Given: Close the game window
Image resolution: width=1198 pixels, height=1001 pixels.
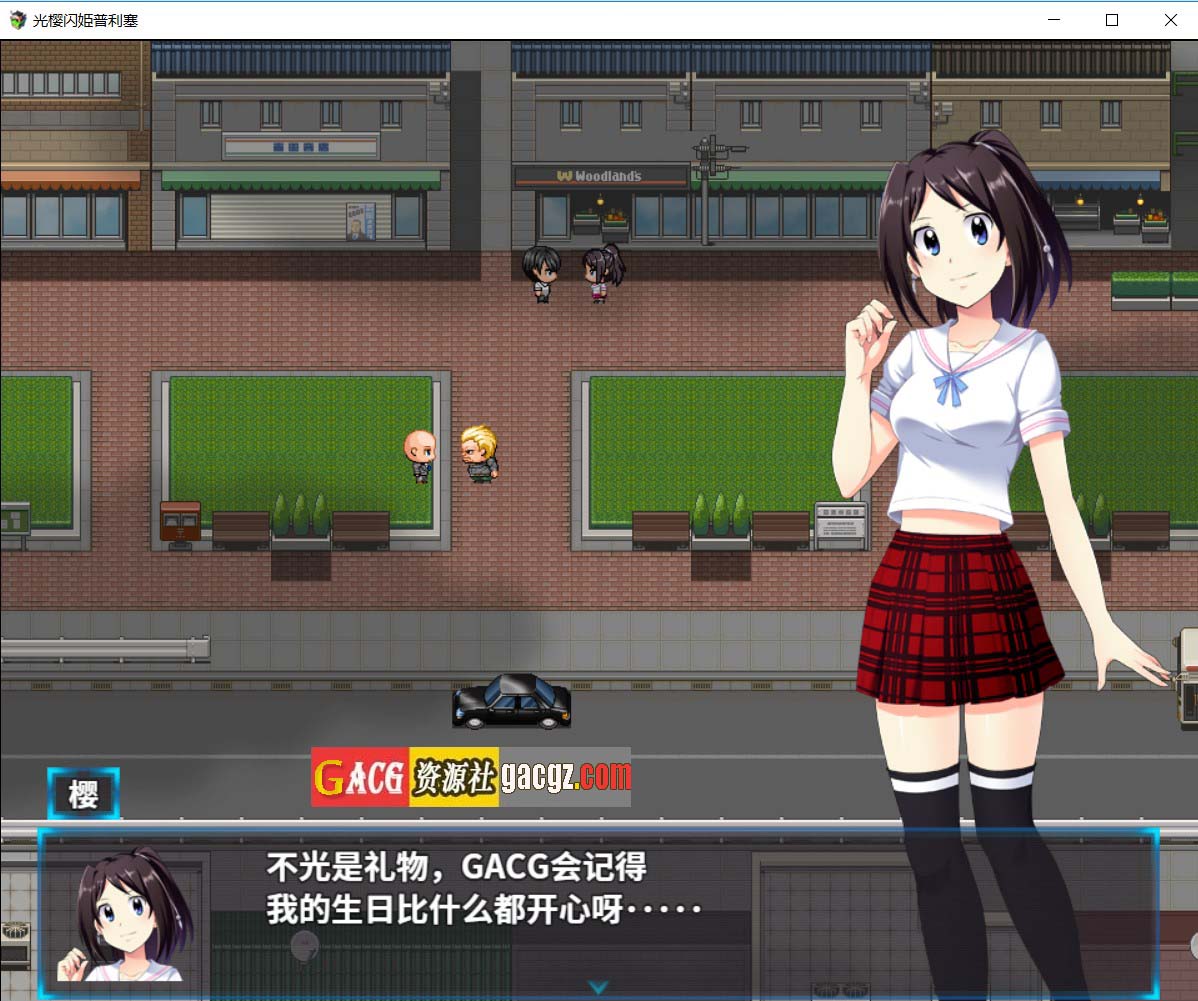Looking at the screenshot, I should (x=1170, y=20).
